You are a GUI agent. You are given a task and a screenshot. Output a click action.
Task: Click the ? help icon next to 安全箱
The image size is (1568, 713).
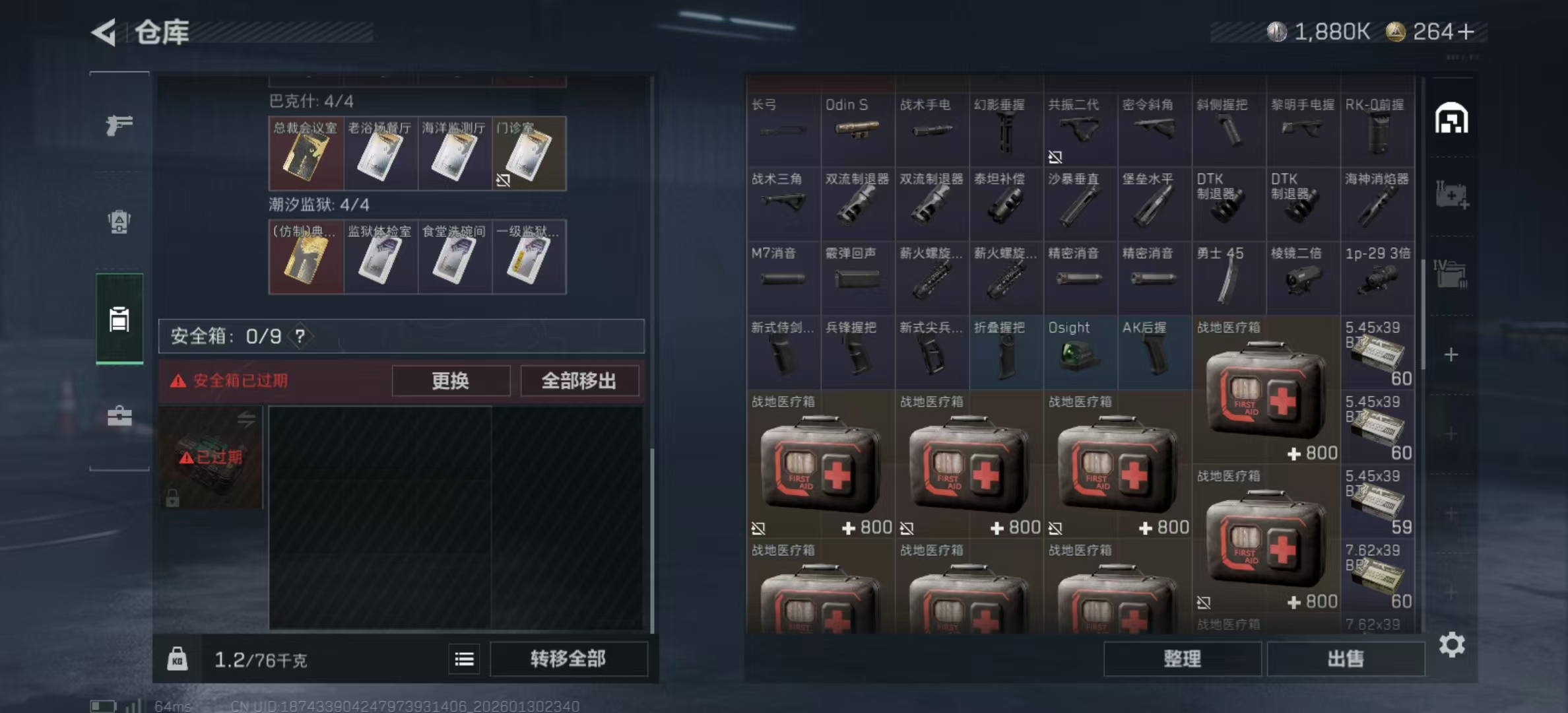point(302,335)
